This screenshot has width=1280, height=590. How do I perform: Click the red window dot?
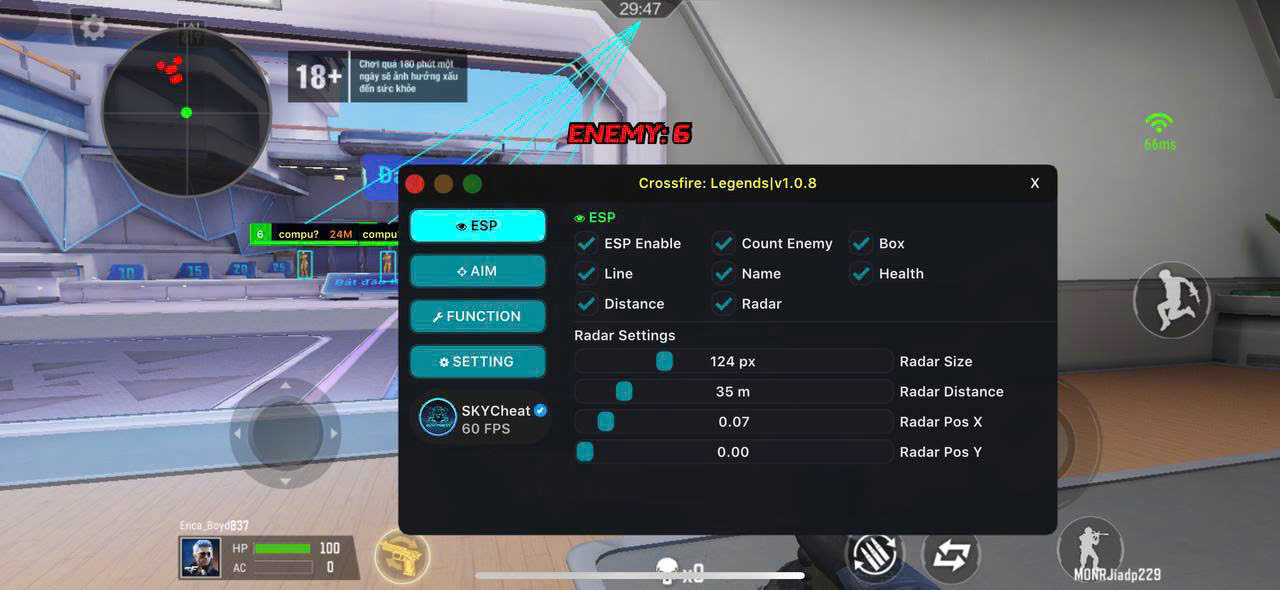415,183
